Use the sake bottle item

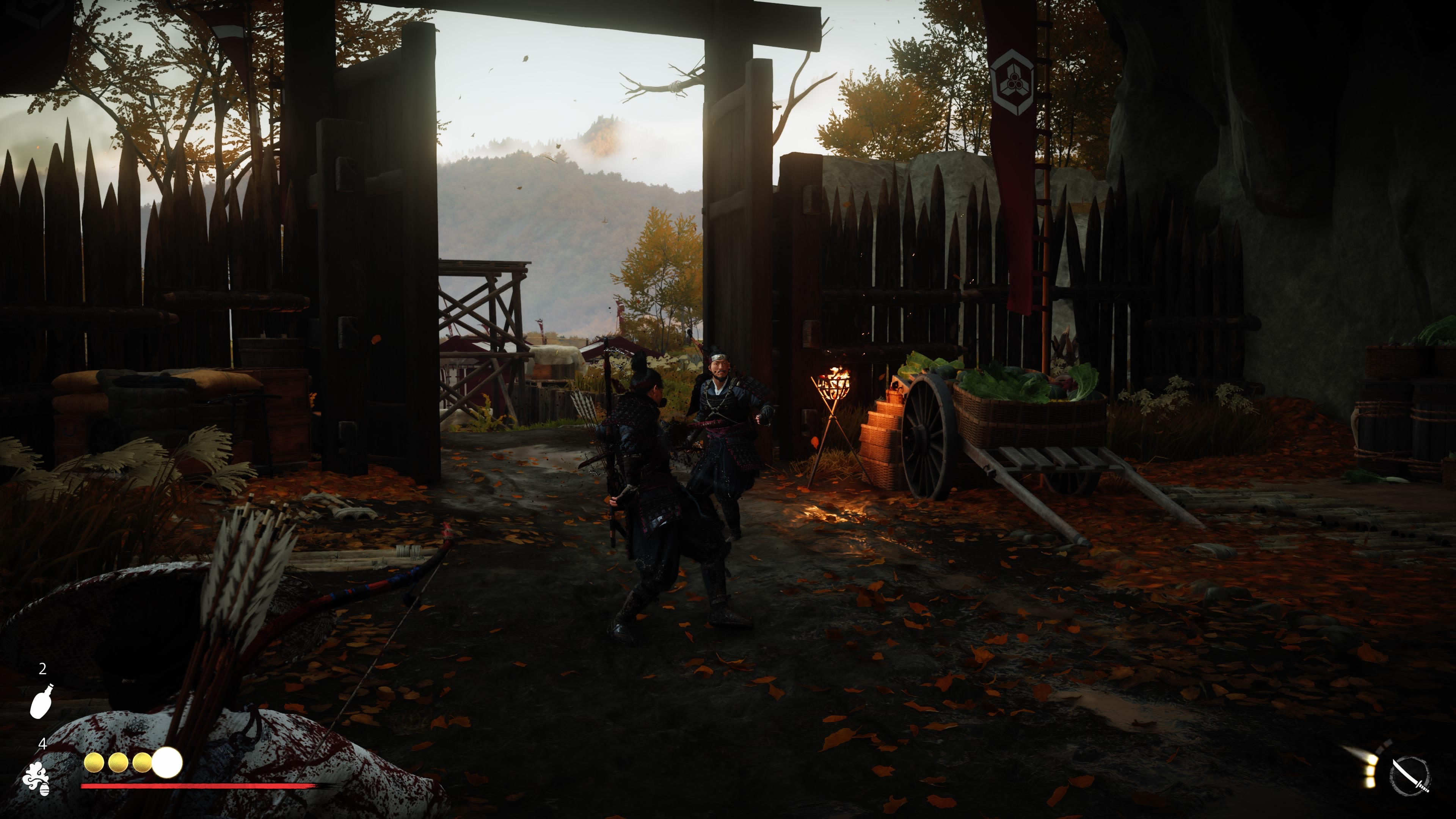(41, 701)
